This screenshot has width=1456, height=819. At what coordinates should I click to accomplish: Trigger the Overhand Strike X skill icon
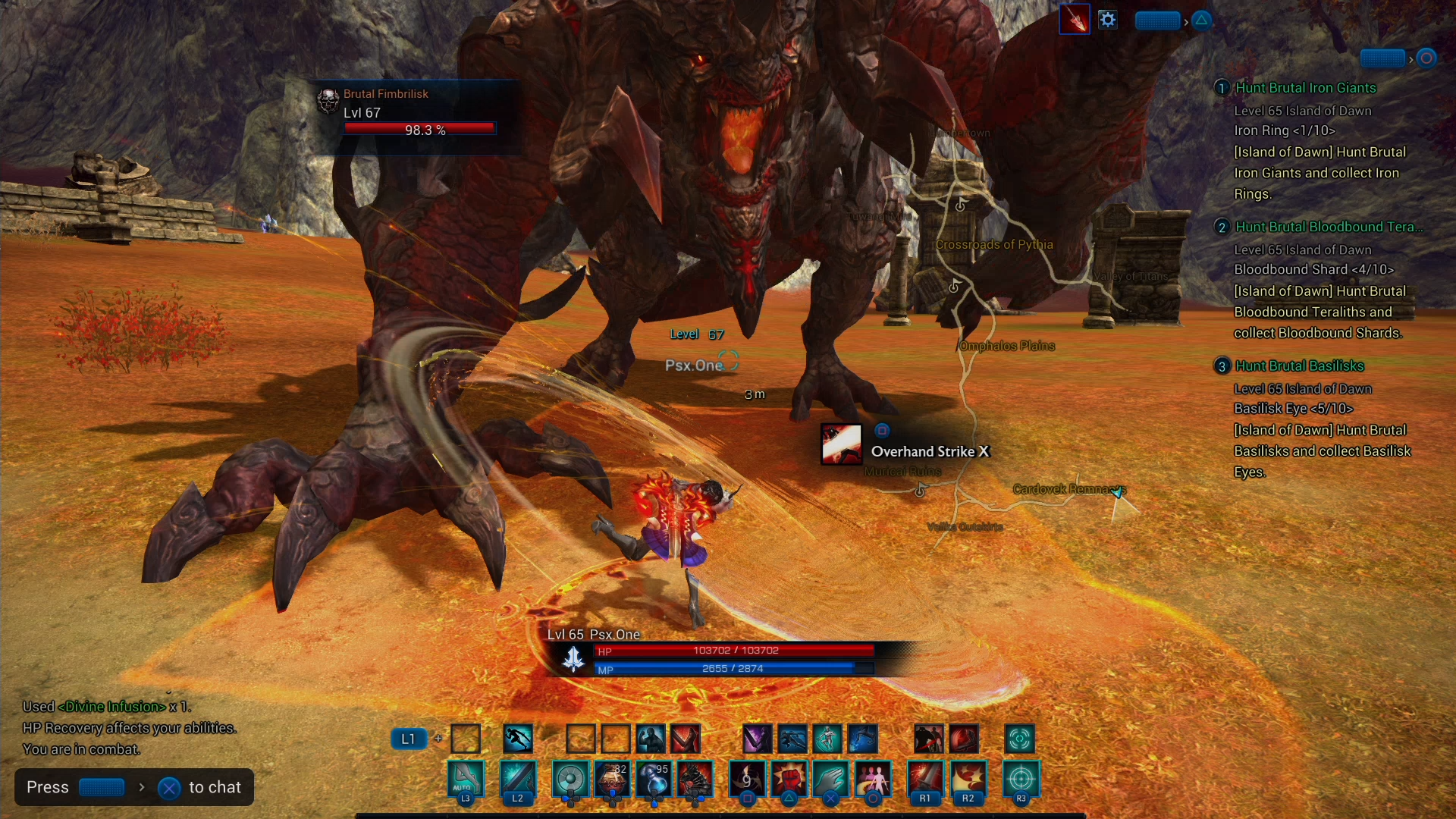842,444
